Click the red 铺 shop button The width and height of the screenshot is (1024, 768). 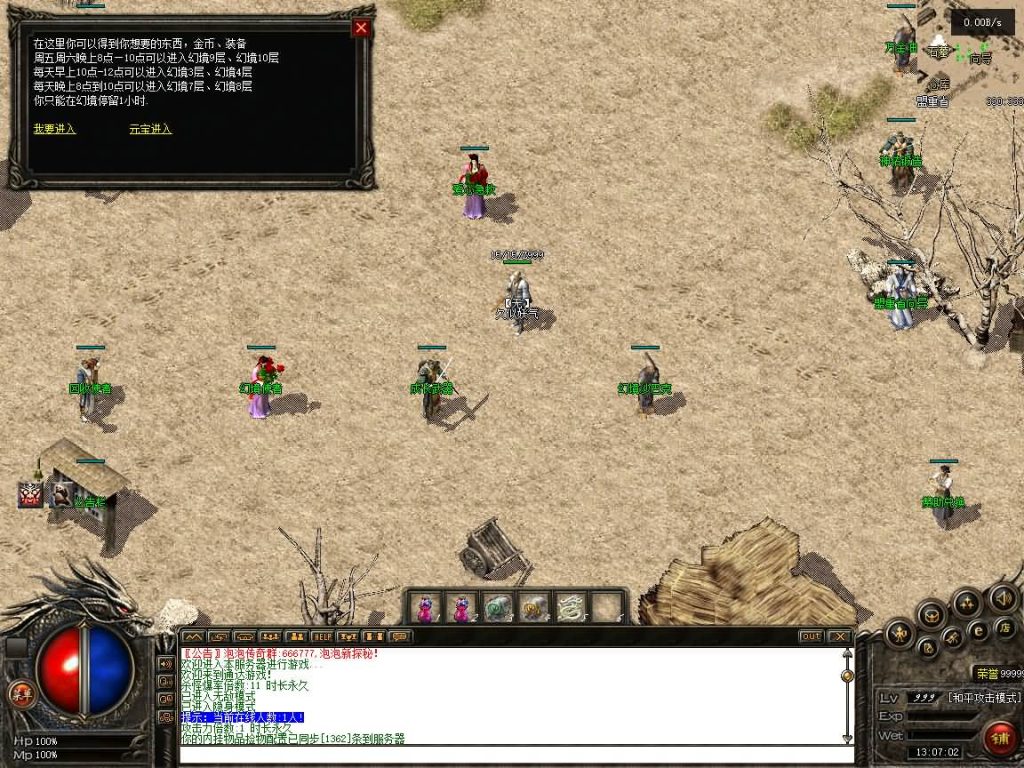(998, 739)
